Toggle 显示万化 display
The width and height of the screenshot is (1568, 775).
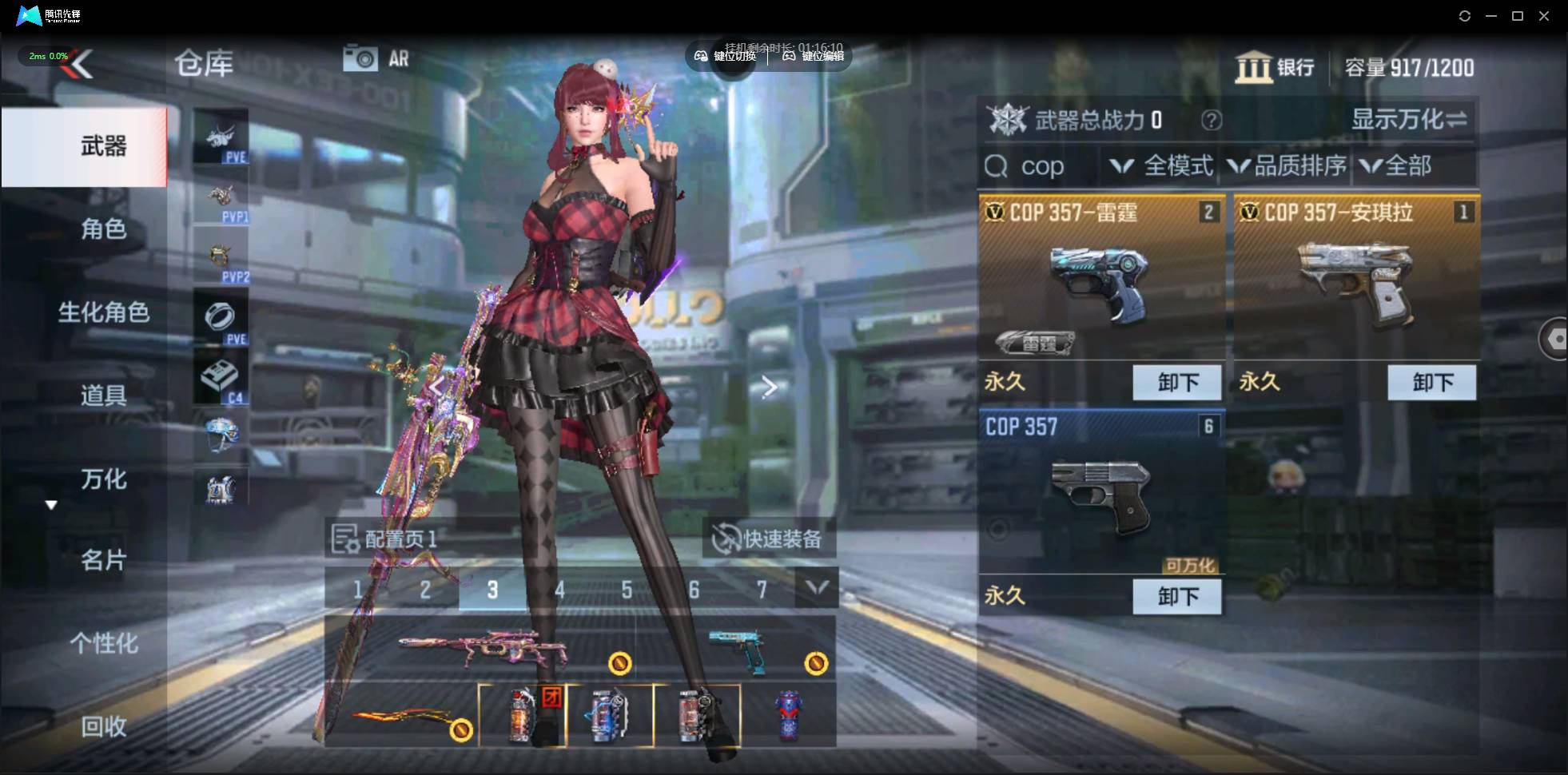[x=1409, y=120]
